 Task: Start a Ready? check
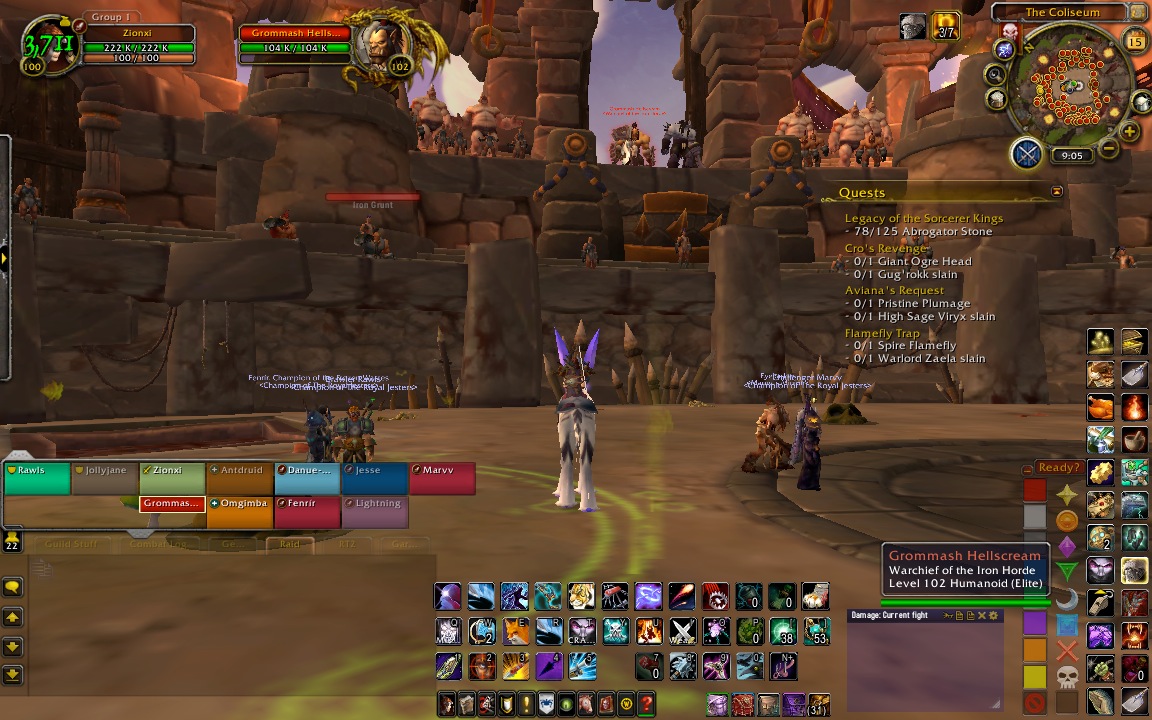[x=1058, y=467]
